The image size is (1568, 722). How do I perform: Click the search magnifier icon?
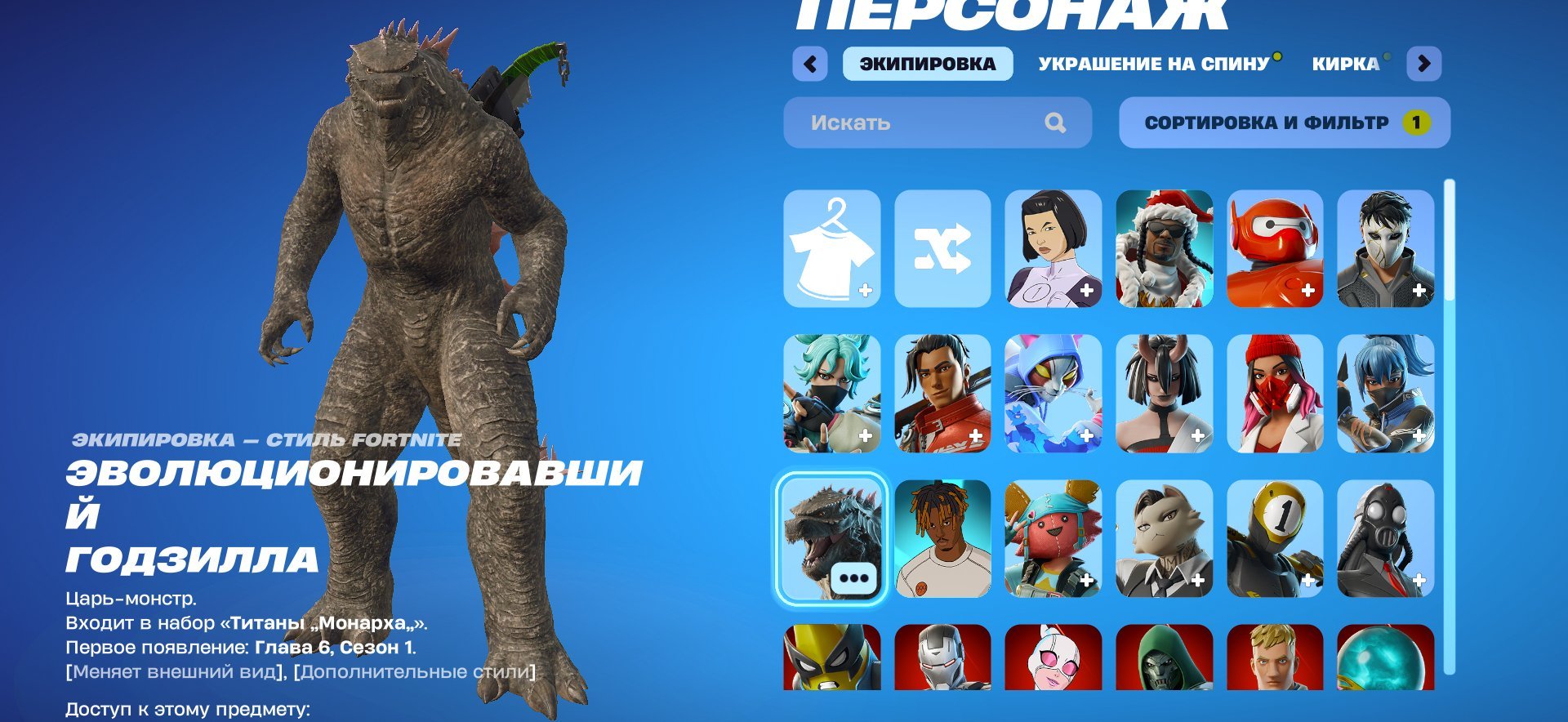(x=1057, y=123)
